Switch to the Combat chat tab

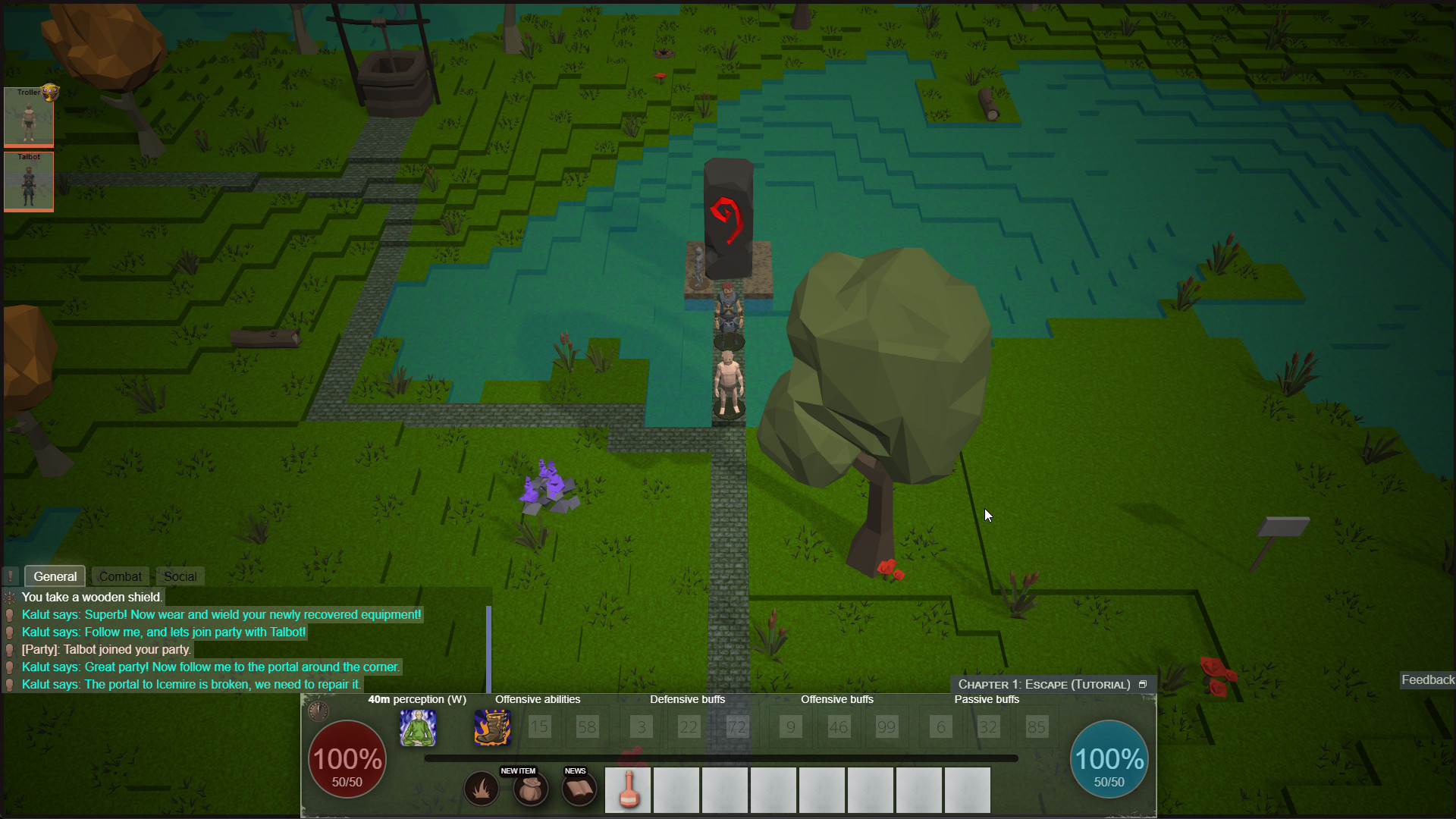coord(120,576)
